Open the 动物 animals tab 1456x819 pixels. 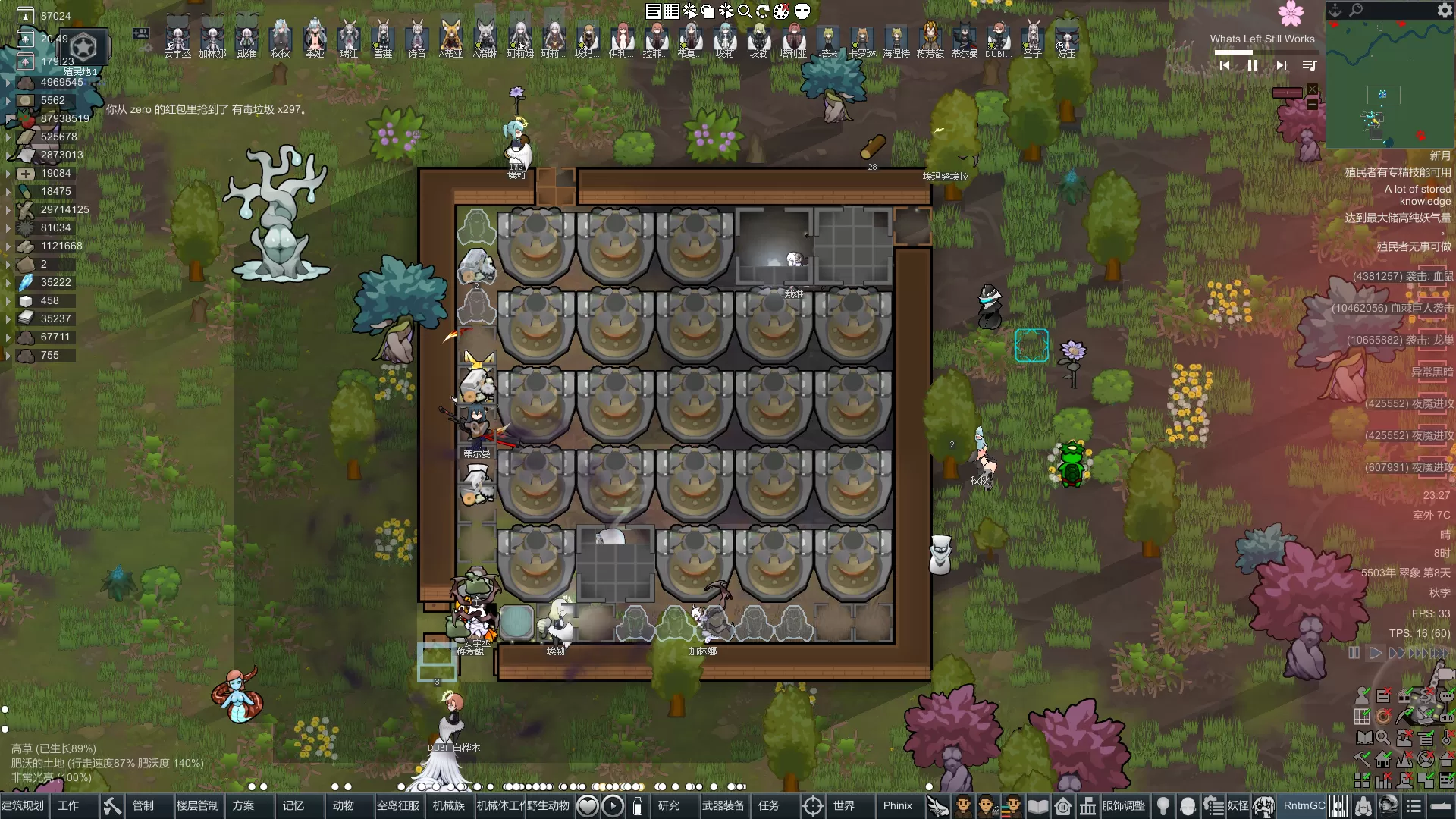tap(344, 805)
